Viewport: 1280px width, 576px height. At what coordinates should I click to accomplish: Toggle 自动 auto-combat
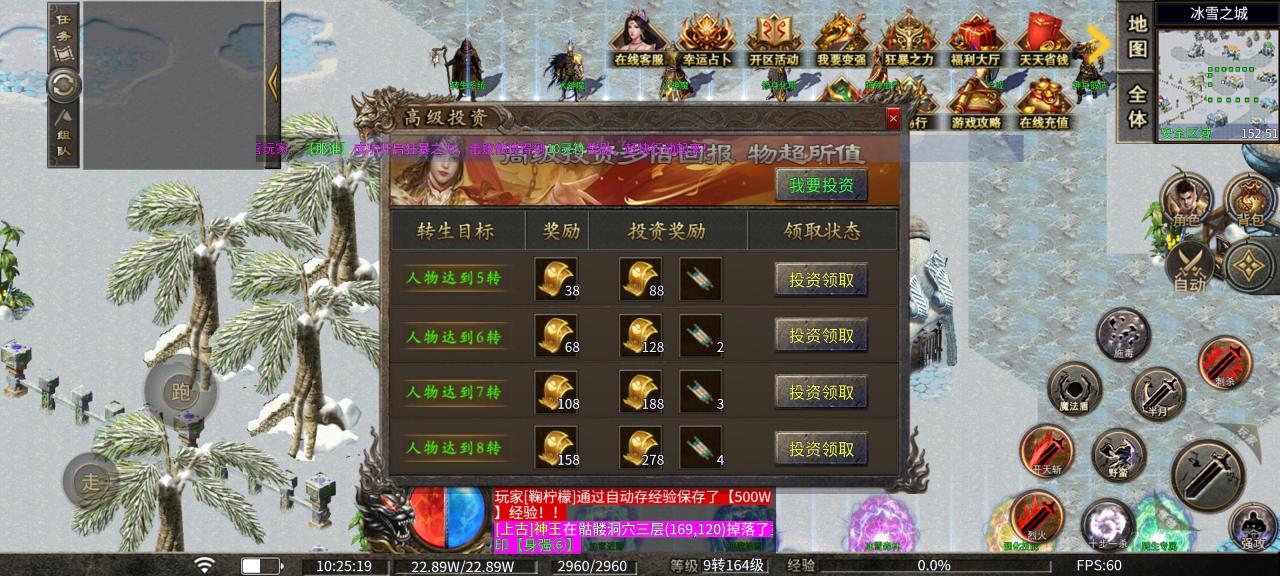click(1189, 268)
